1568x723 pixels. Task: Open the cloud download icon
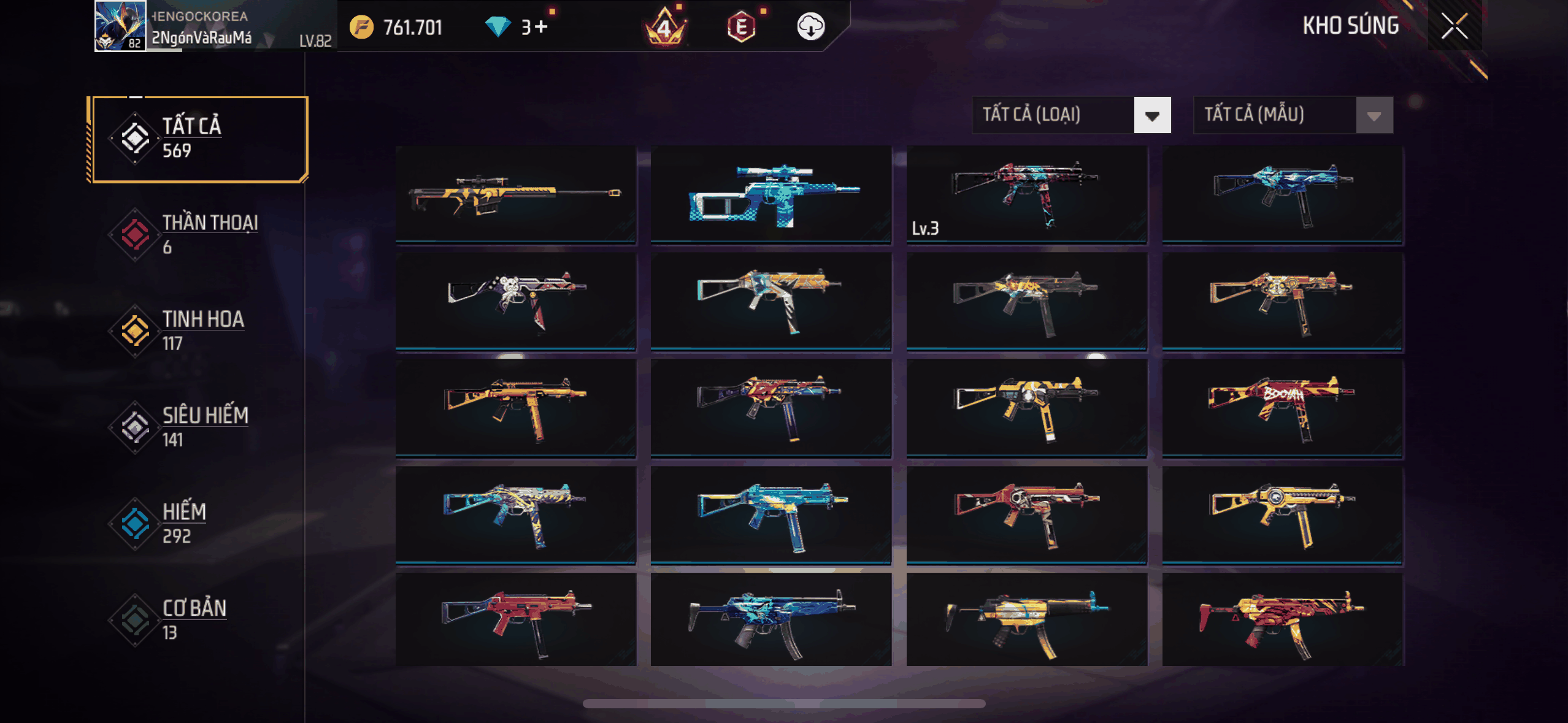810,27
